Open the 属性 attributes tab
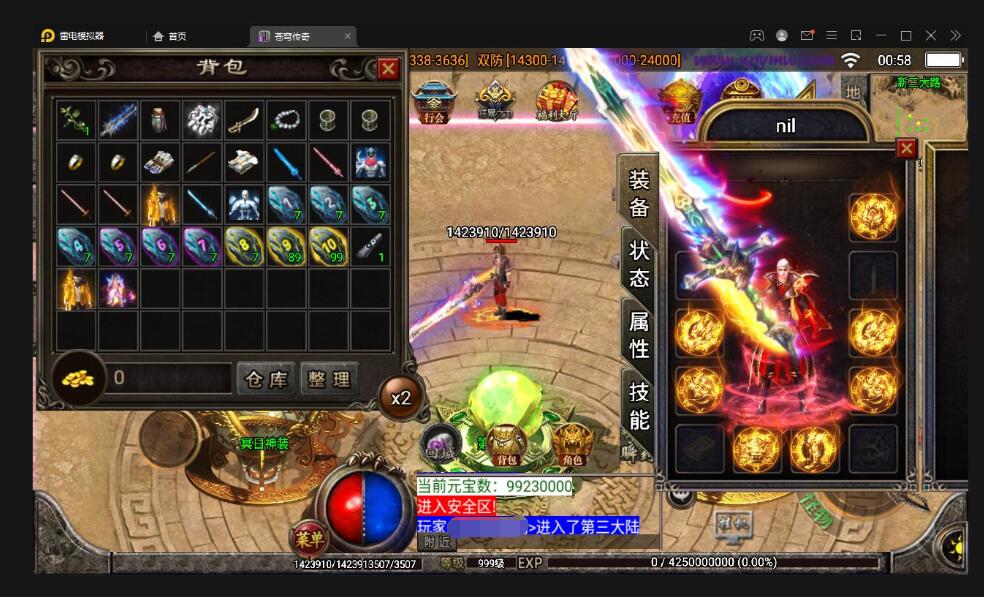Viewport: 984px width, 597px height. (639, 335)
